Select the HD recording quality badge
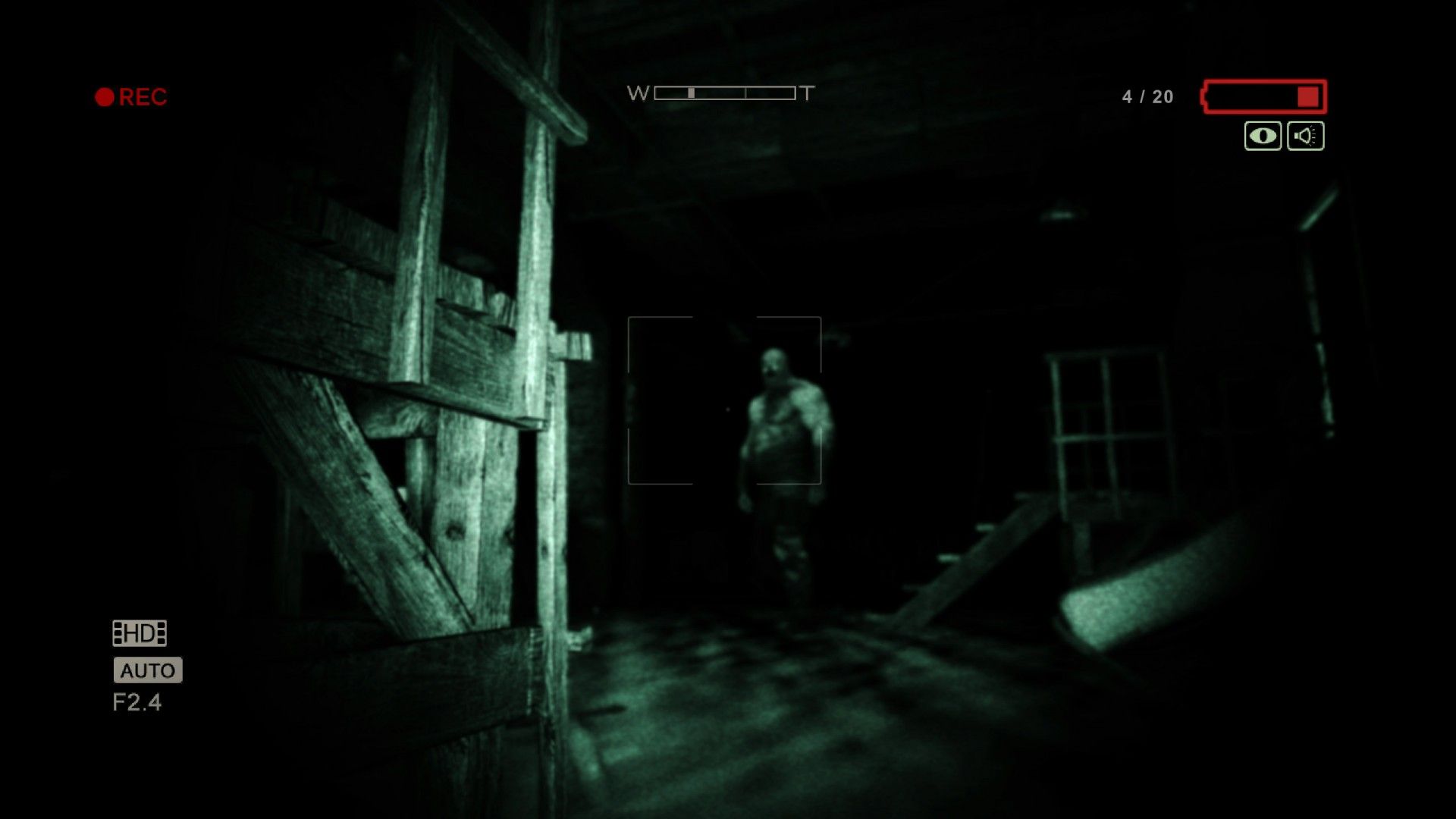 (140, 632)
